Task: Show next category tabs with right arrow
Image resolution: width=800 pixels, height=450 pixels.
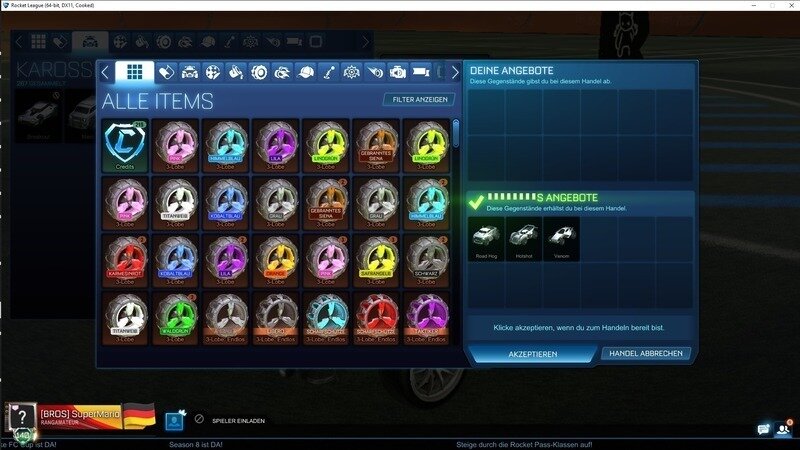Action: 456,72
